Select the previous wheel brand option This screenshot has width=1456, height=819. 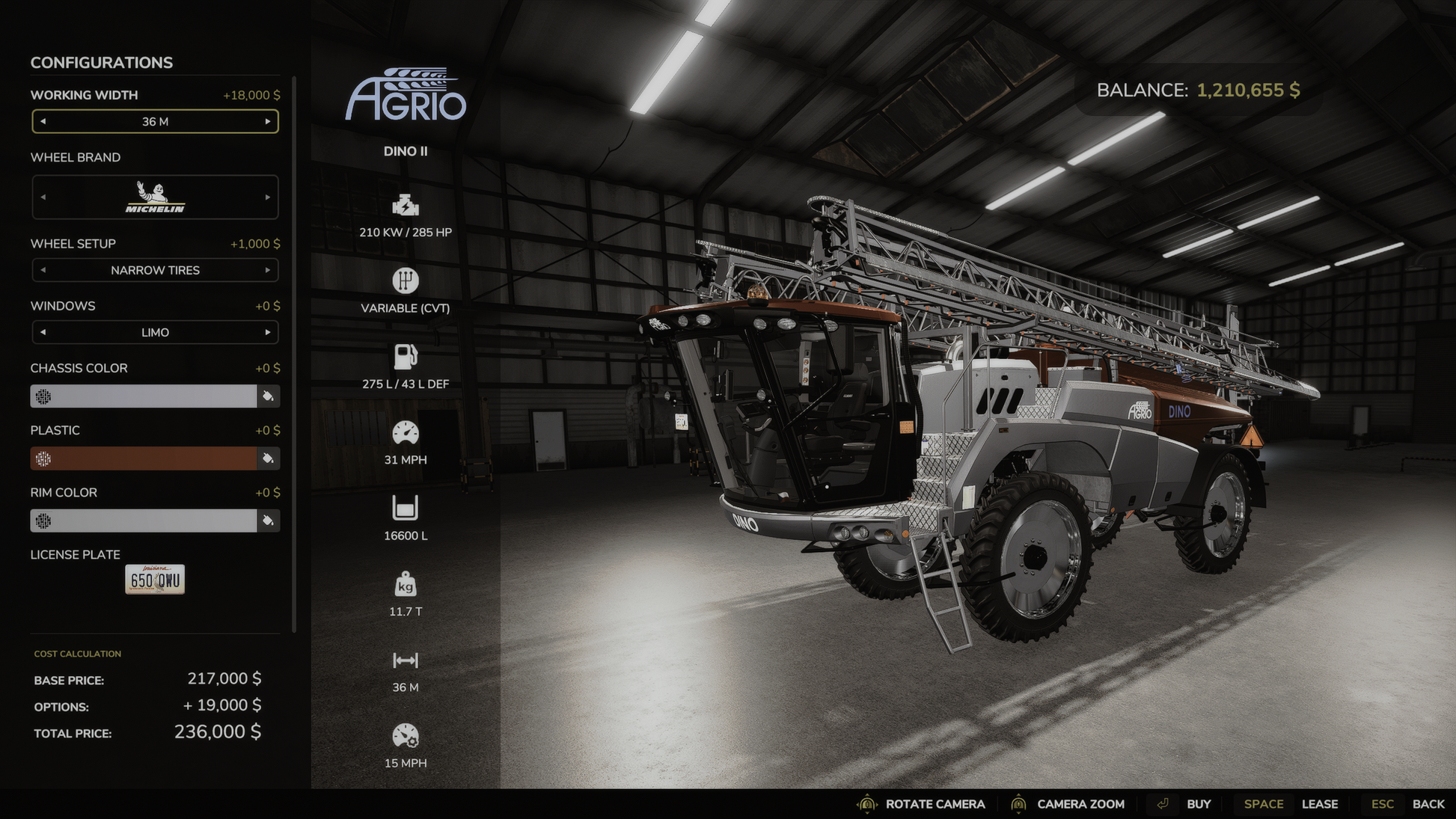click(43, 197)
